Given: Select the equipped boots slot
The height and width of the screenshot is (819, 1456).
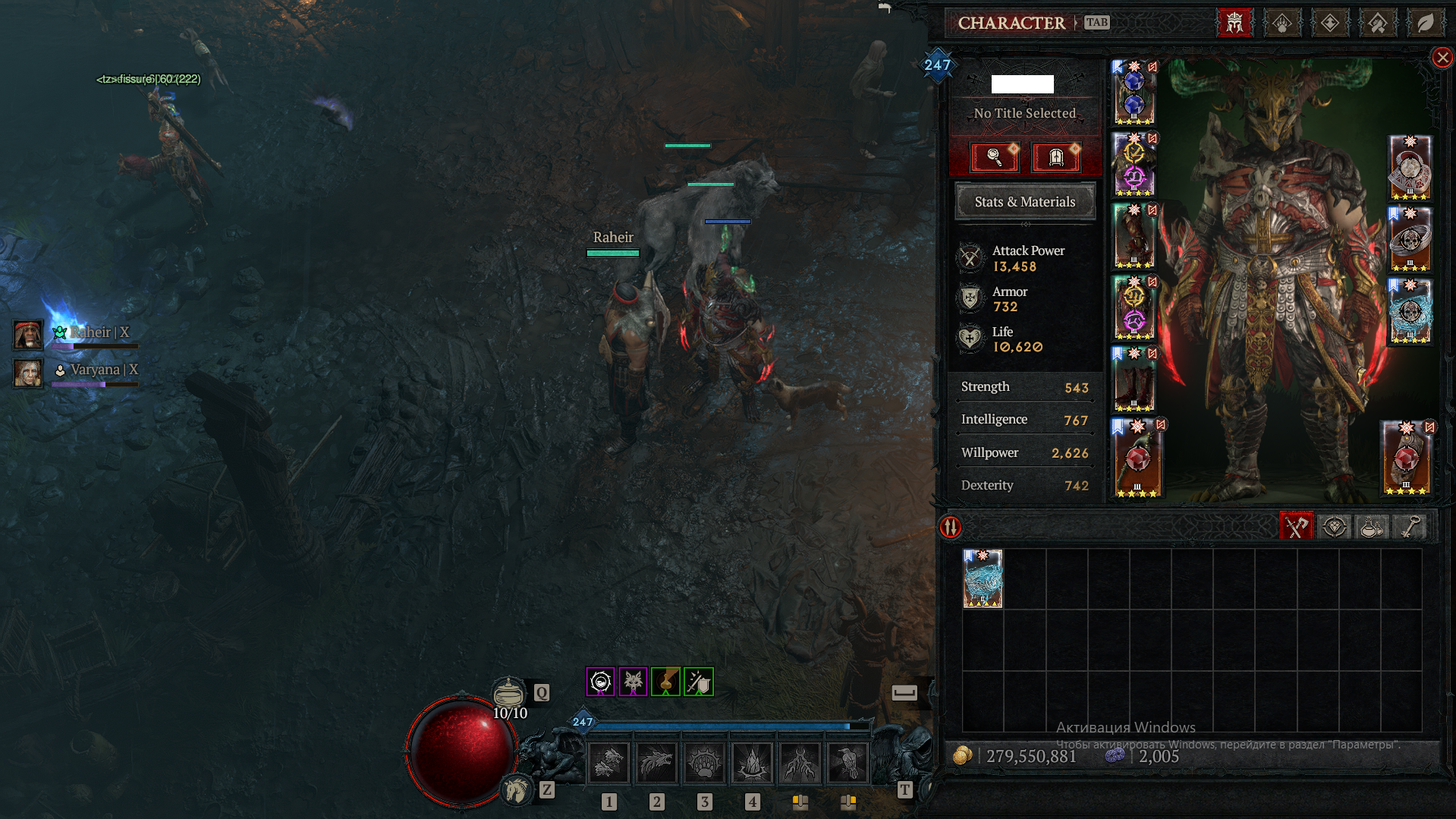Looking at the screenshot, I should tap(1134, 380).
